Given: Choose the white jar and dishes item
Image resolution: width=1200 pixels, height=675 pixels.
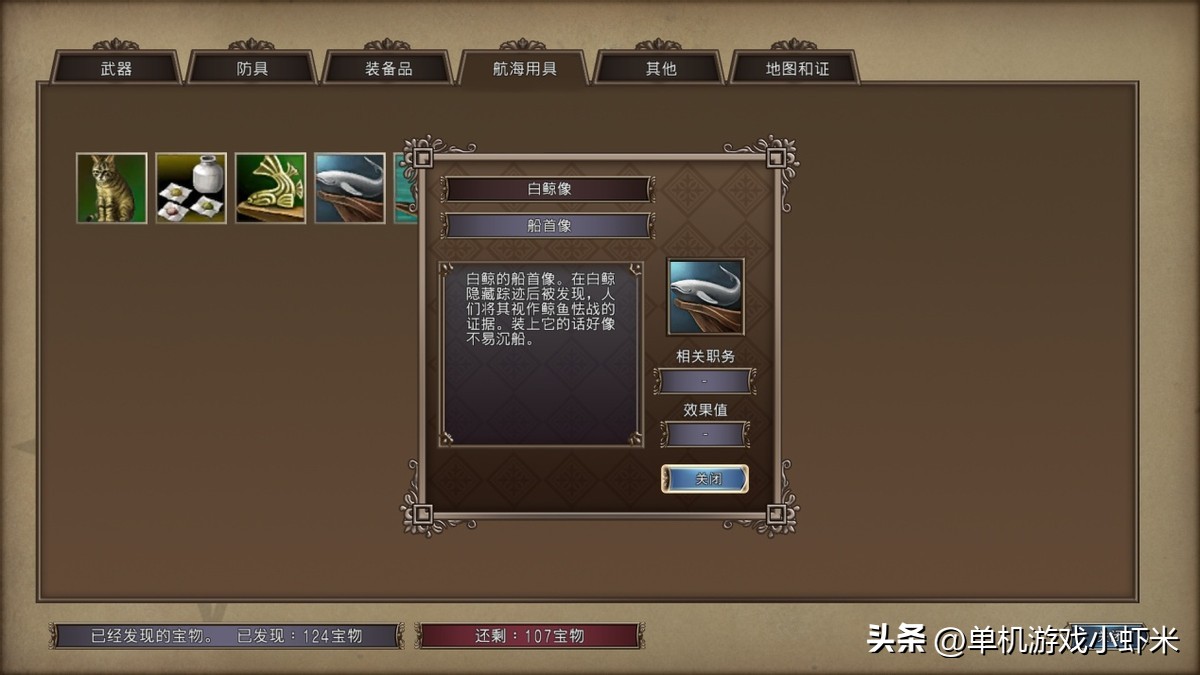Looking at the screenshot, I should (191, 188).
